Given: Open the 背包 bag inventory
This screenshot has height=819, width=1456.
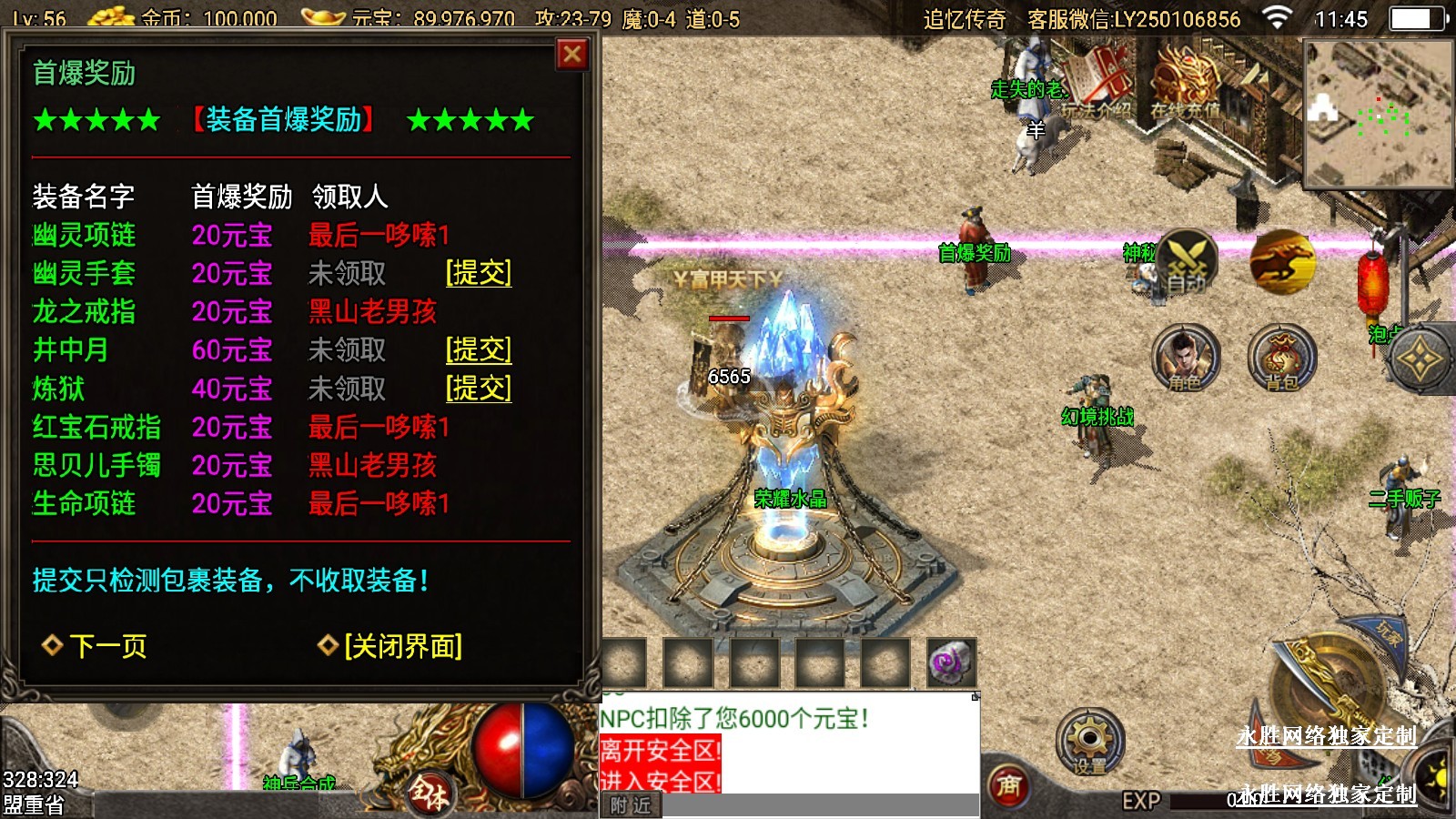Looking at the screenshot, I should coord(1281,358).
